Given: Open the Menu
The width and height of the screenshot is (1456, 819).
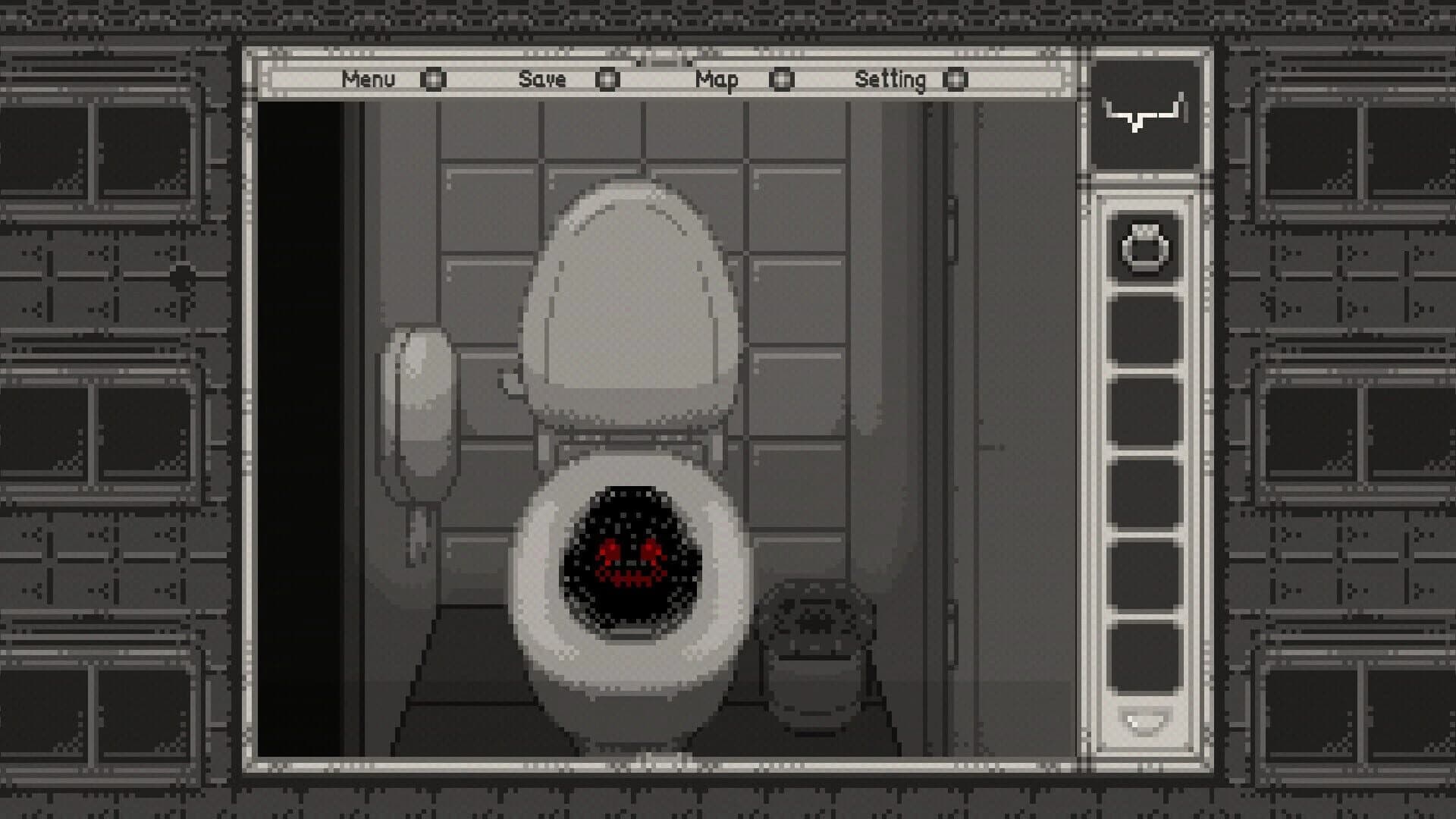Looking at the screenshot, I should 369,79.
